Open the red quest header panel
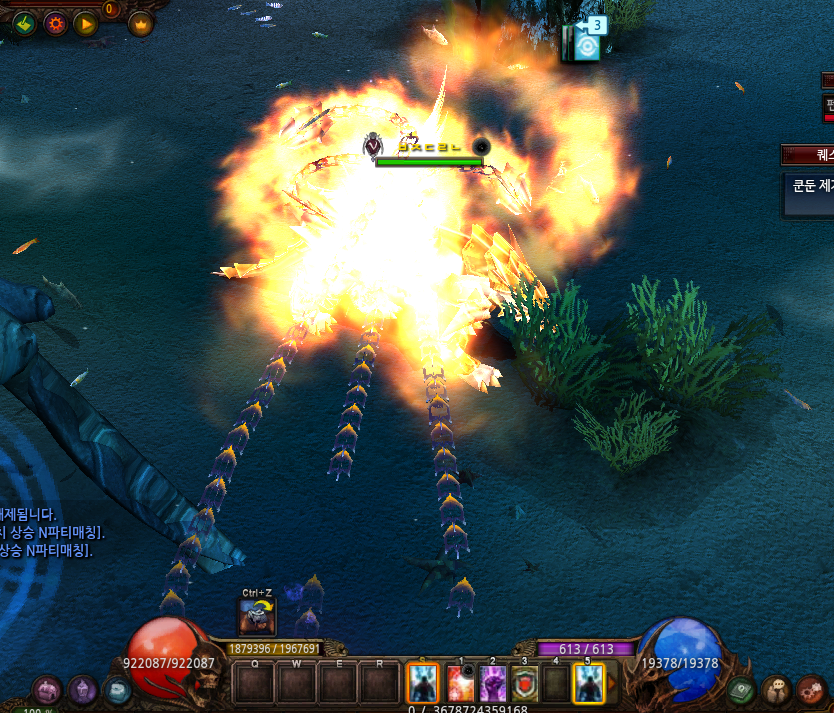 click(808, 154)
